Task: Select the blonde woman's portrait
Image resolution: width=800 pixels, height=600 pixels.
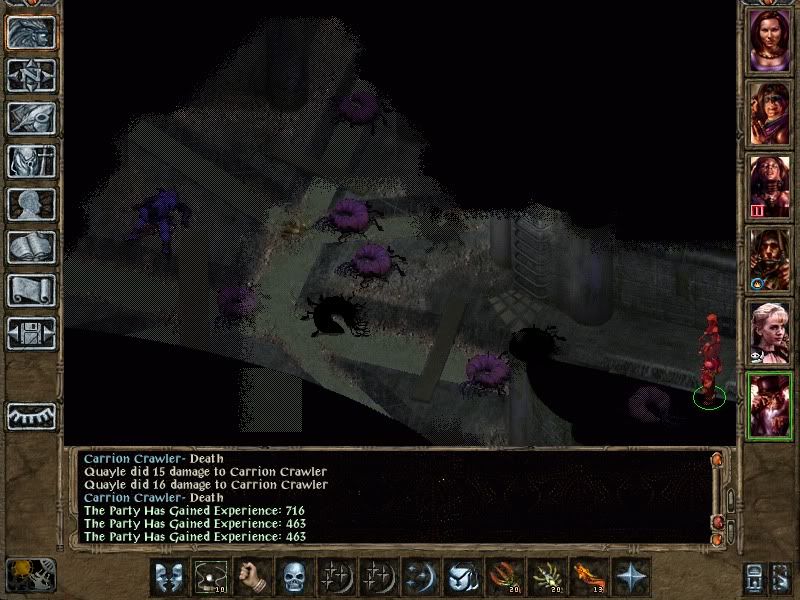Action: [x=770, y=332]
